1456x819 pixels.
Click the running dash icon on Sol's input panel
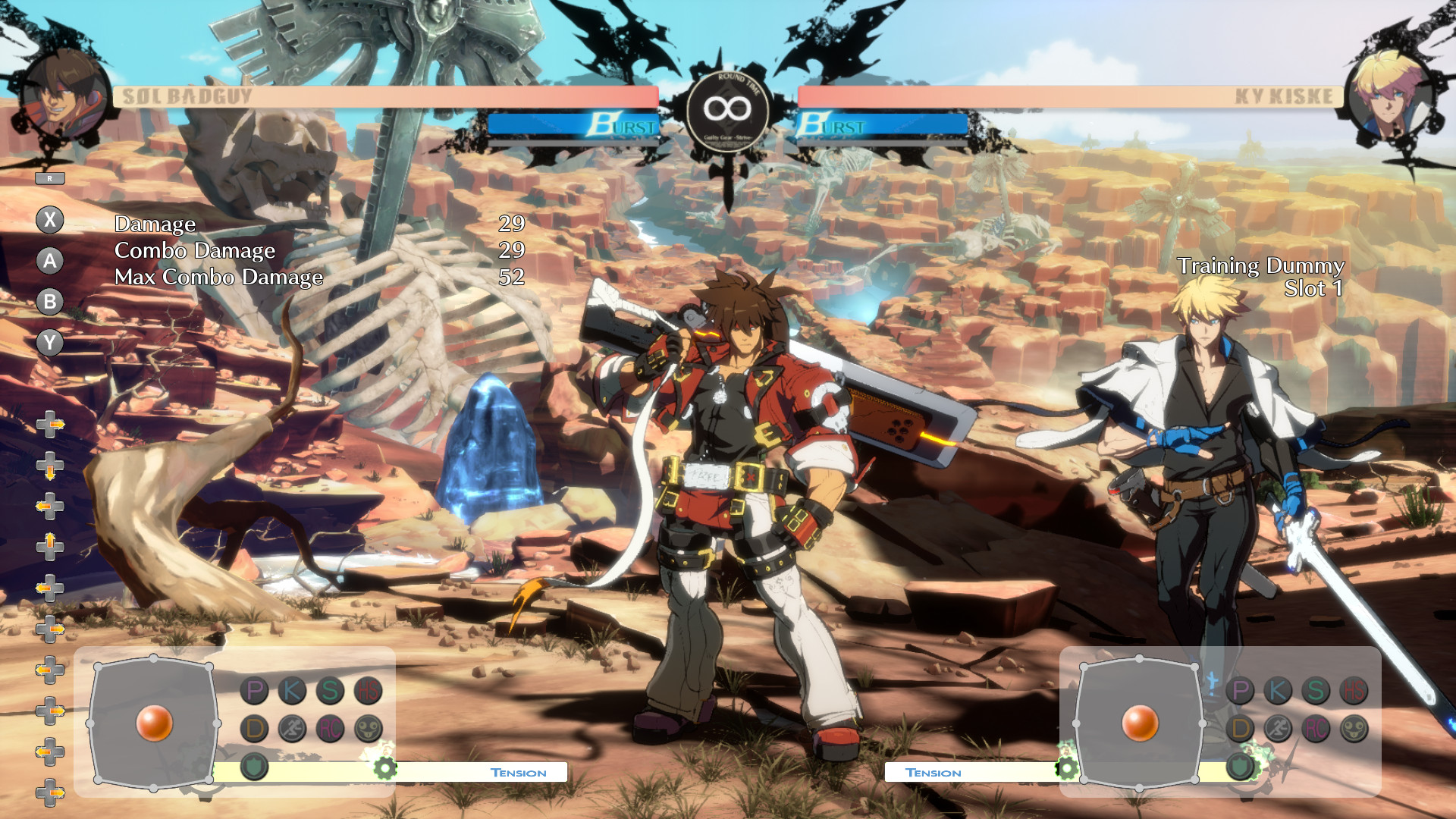point(292,729)
